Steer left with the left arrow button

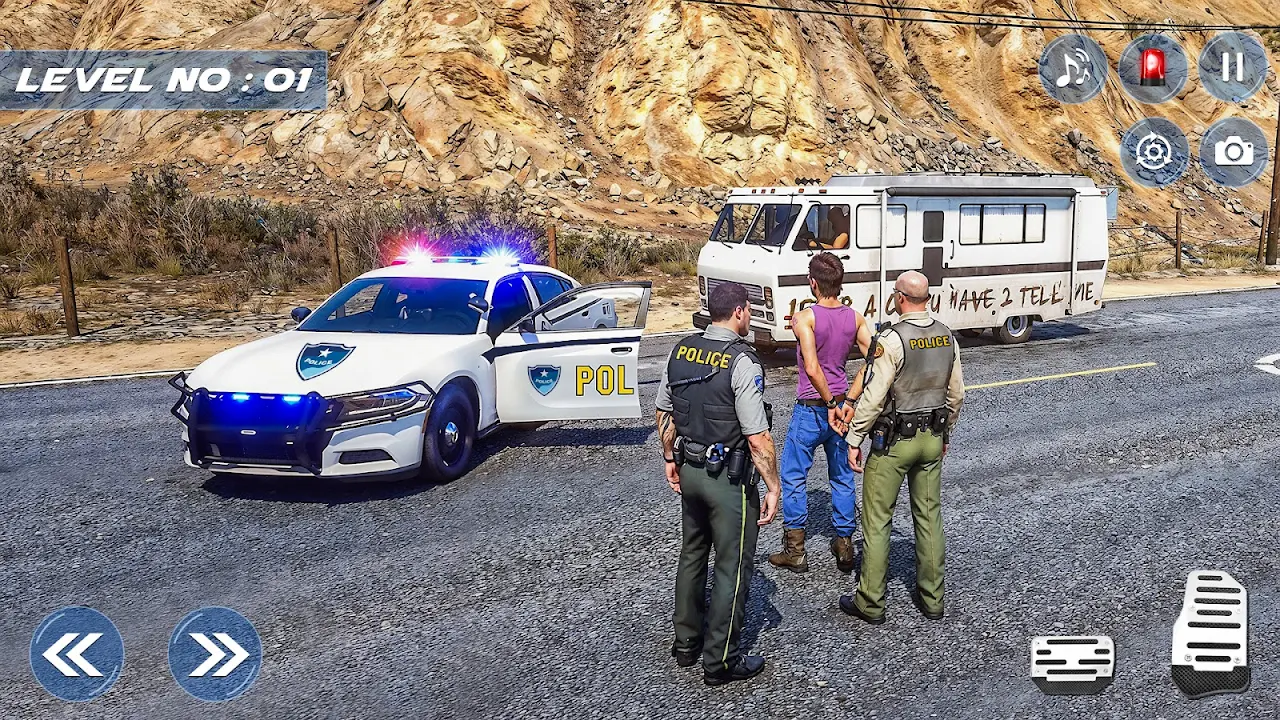77,654
